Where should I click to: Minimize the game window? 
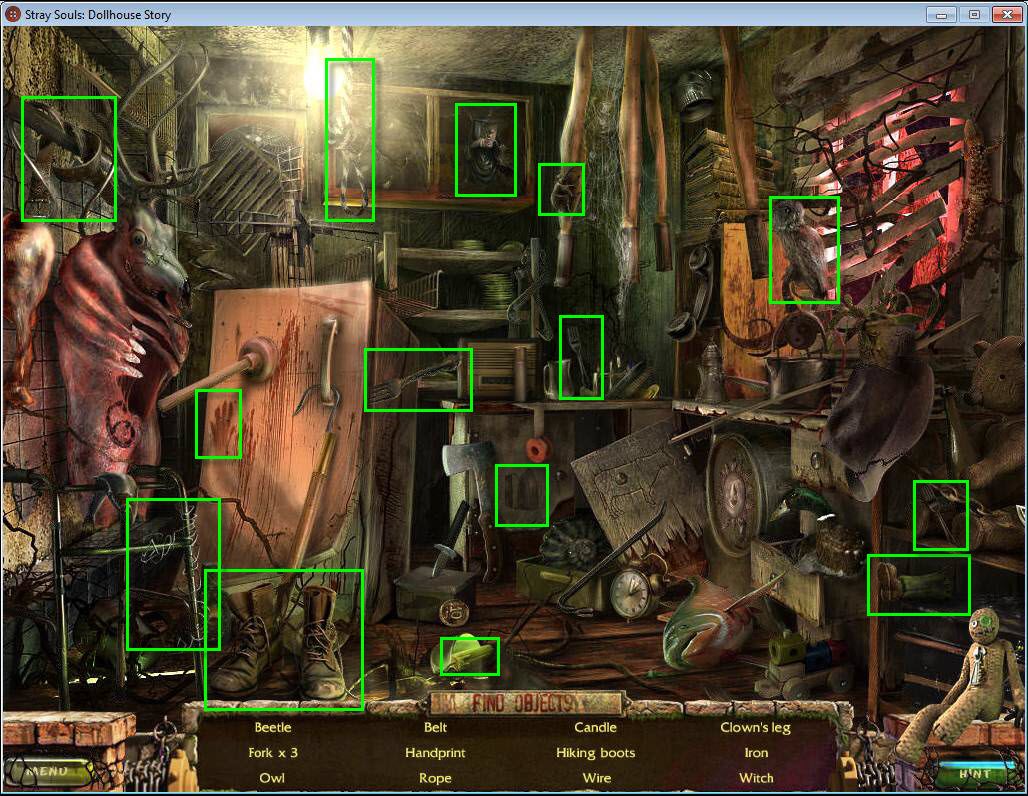coord(941,14)
